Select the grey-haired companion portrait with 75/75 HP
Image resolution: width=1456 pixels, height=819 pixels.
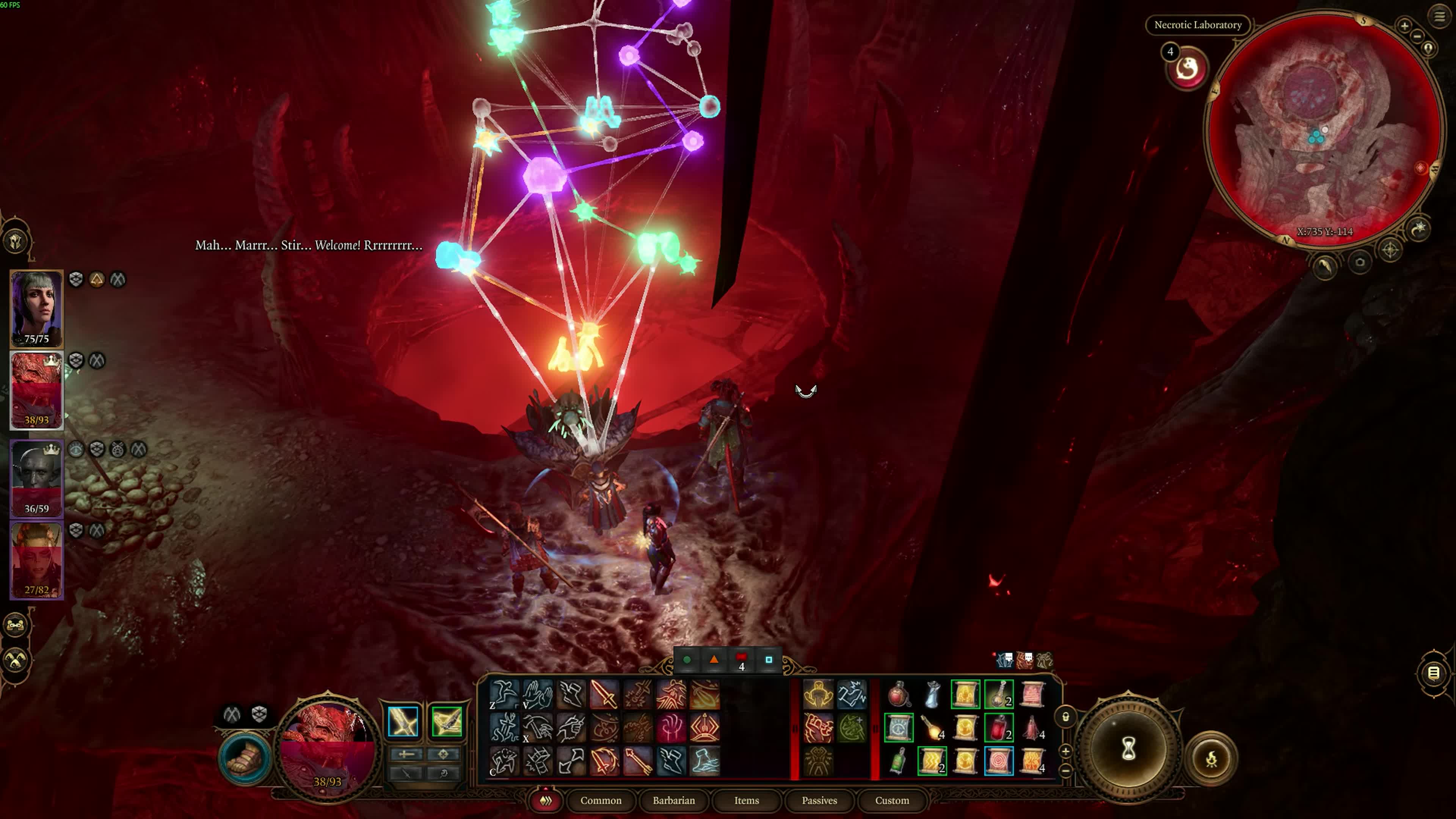(x=37, y=308)
